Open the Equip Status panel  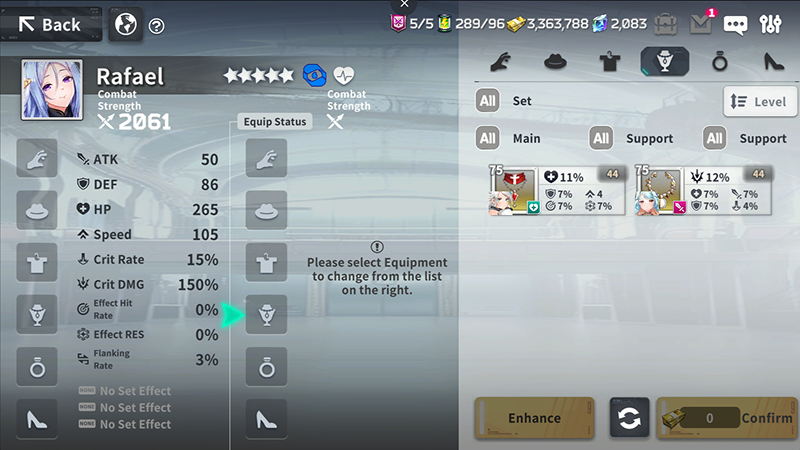(x=276, y=121)
